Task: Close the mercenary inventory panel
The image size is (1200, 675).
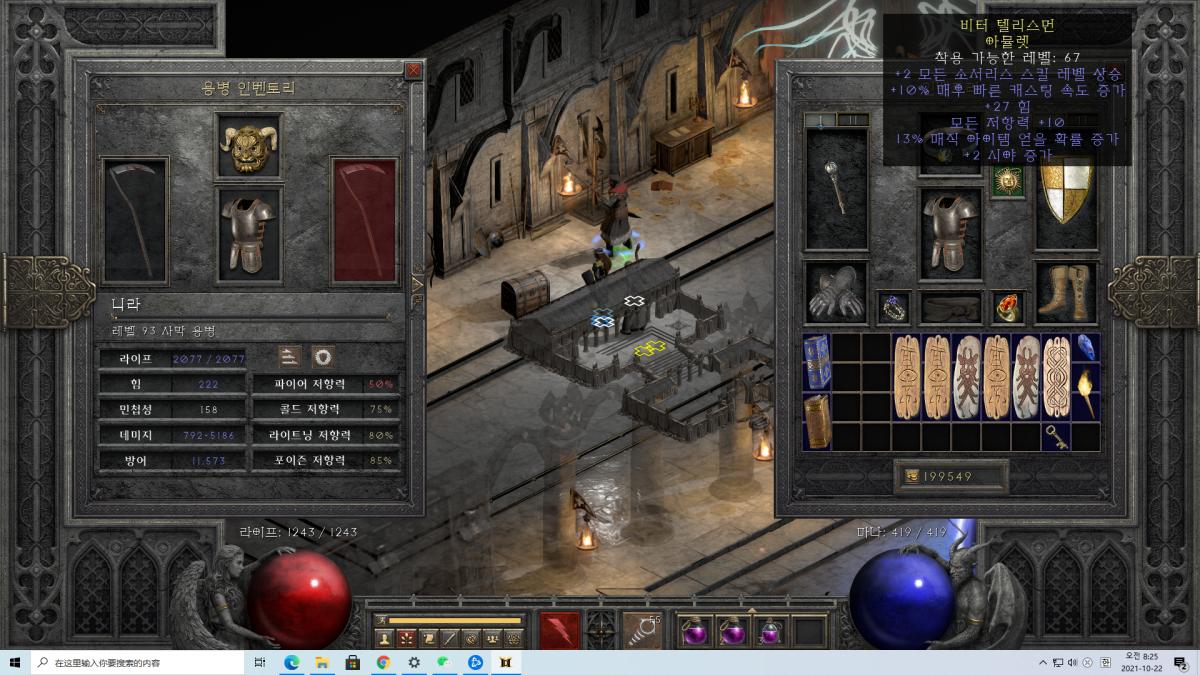Action: pyautogui.click(x=413, y=70)
